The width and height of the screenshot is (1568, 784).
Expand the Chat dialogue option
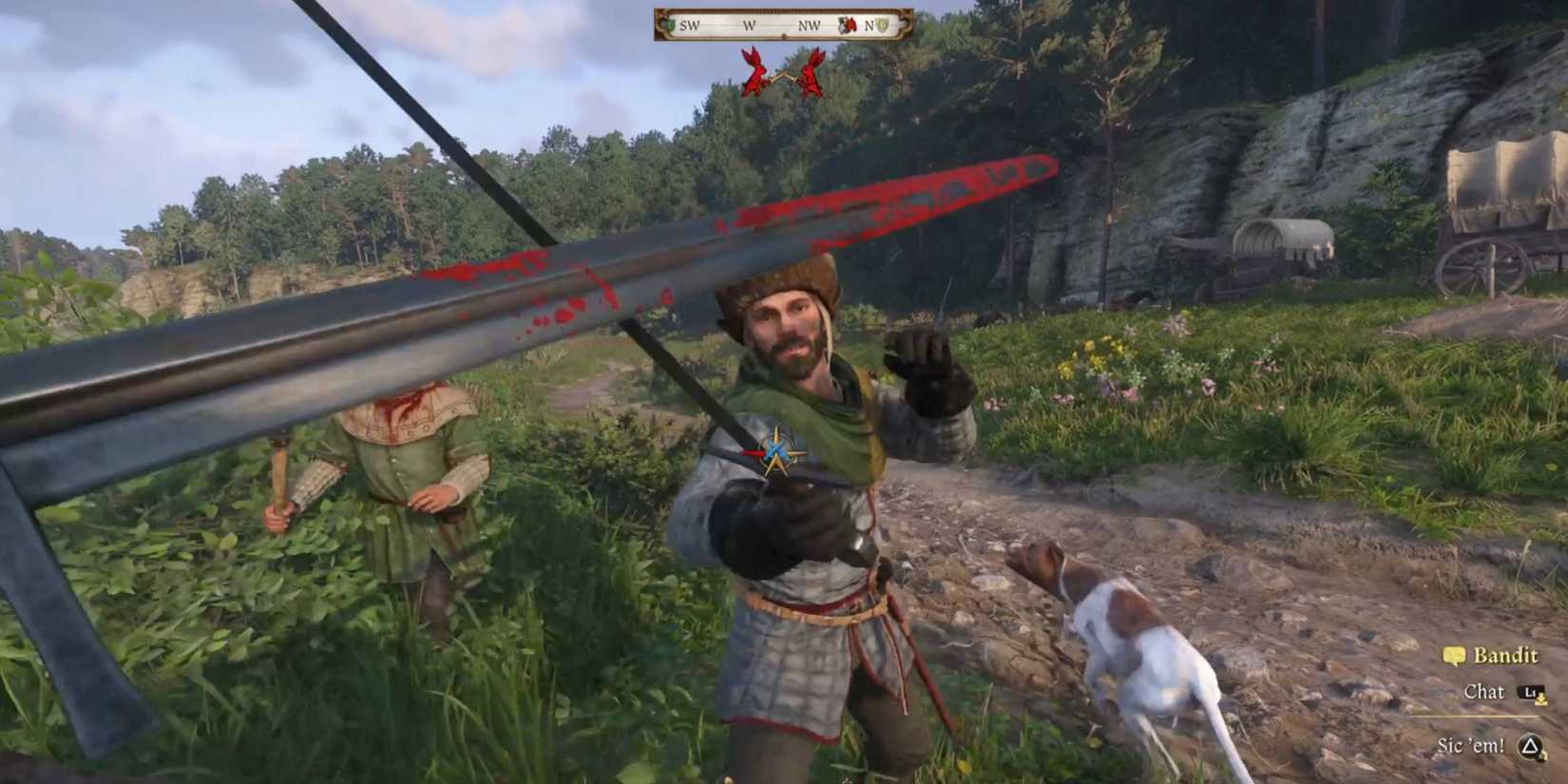[1484, 694]
